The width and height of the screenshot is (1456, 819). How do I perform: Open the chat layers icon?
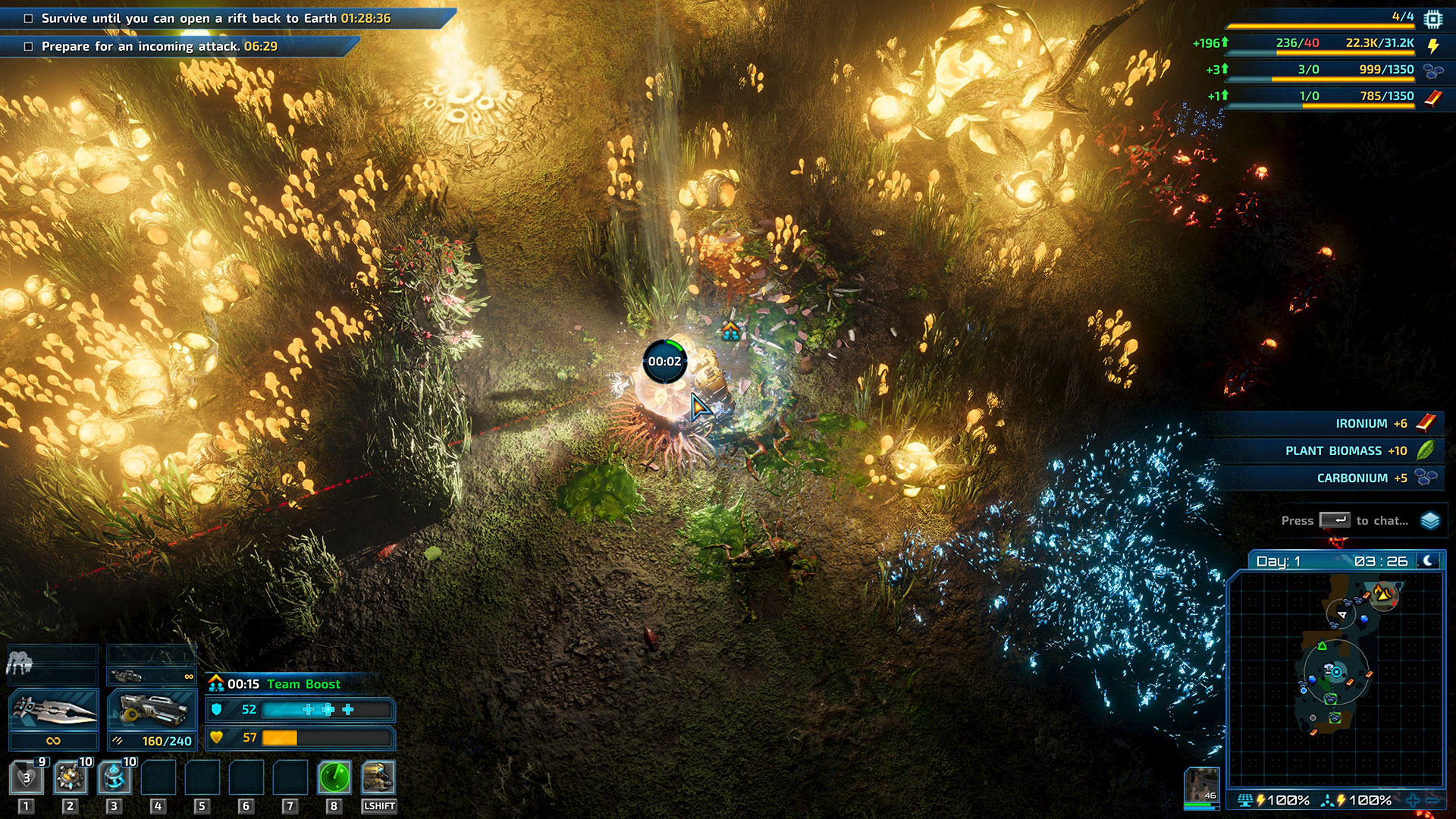click(x=1430, y=521)
